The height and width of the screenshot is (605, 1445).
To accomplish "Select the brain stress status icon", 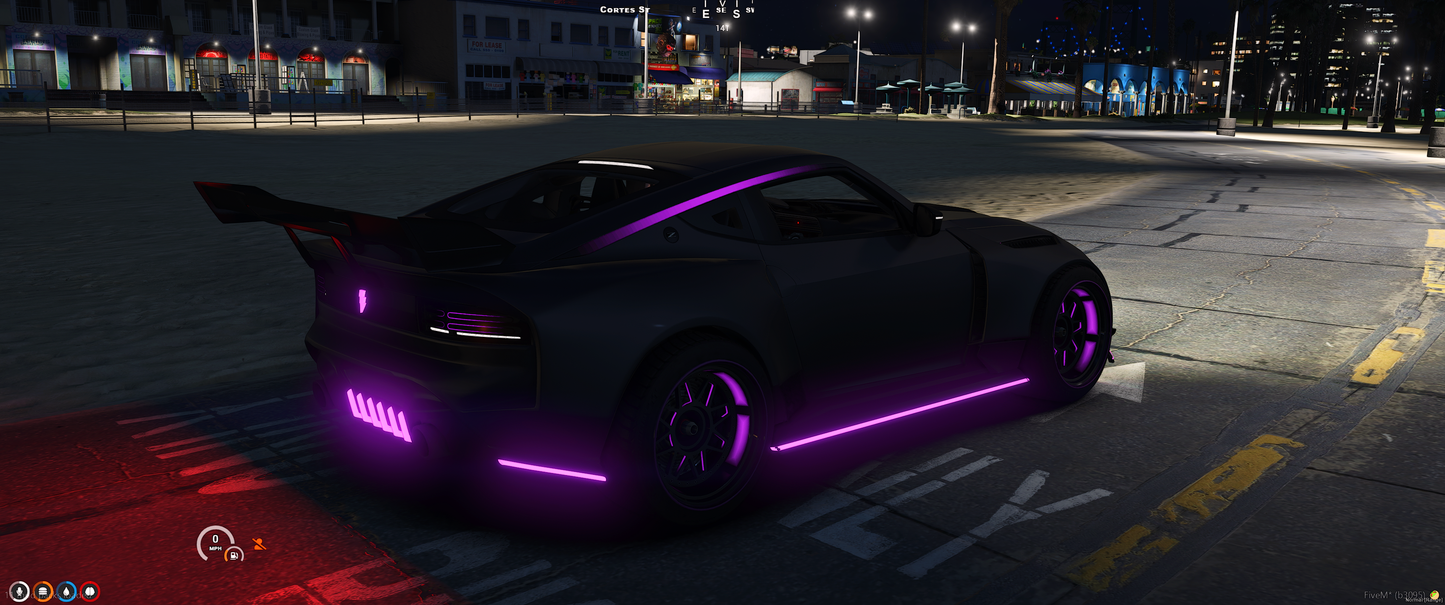I will [90, 592].
